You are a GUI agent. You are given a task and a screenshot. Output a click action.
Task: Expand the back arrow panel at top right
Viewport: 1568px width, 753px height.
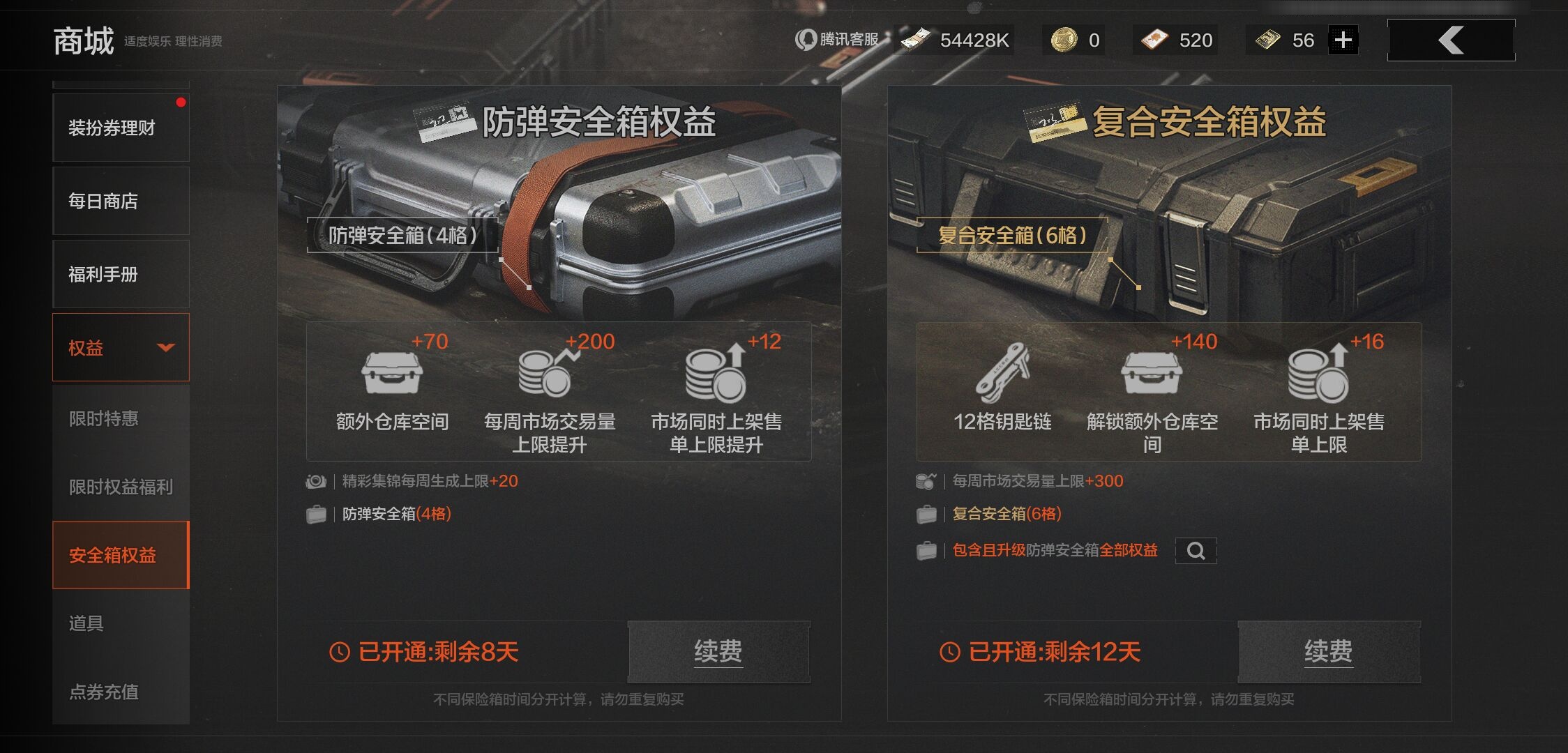tap(1450, 40)
